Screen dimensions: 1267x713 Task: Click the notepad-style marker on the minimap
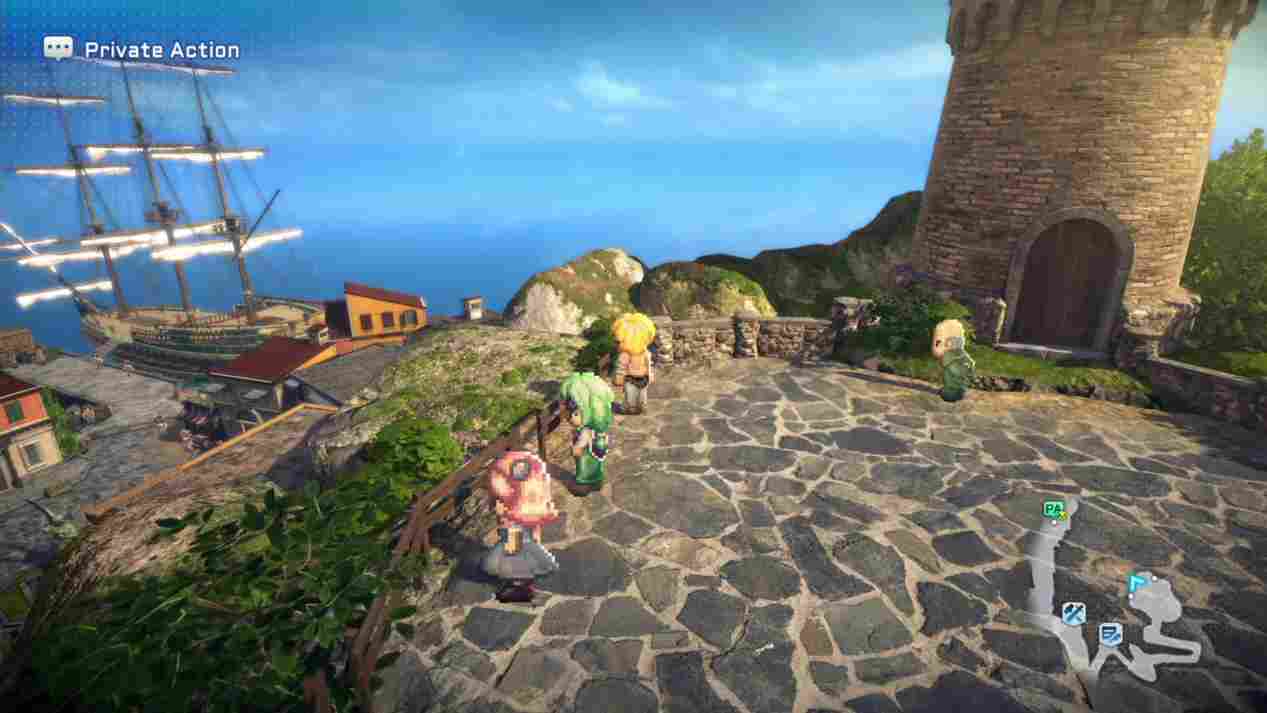tap(1109, 633)
